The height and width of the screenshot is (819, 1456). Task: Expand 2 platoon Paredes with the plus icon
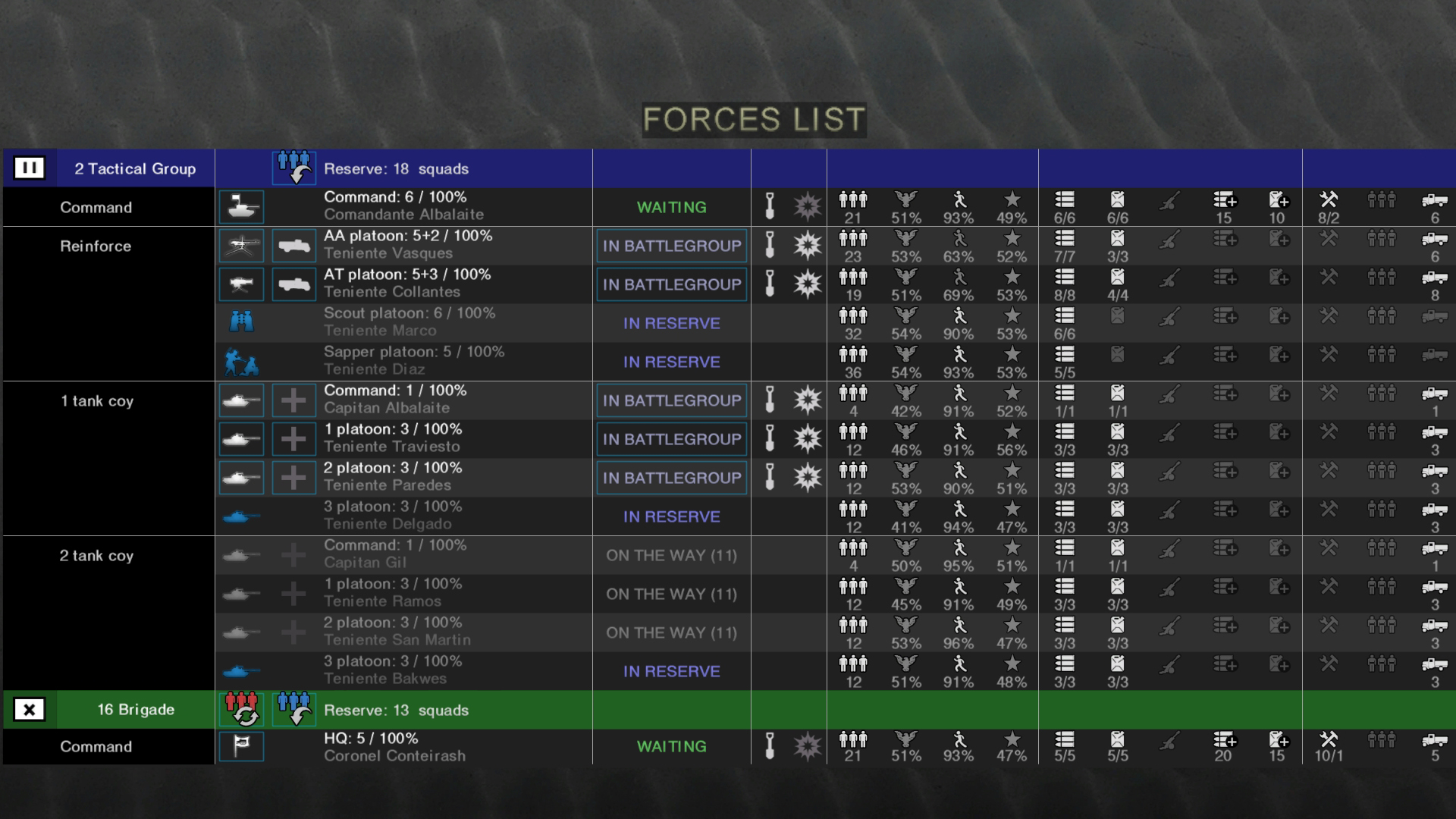[x=293, y=477]
